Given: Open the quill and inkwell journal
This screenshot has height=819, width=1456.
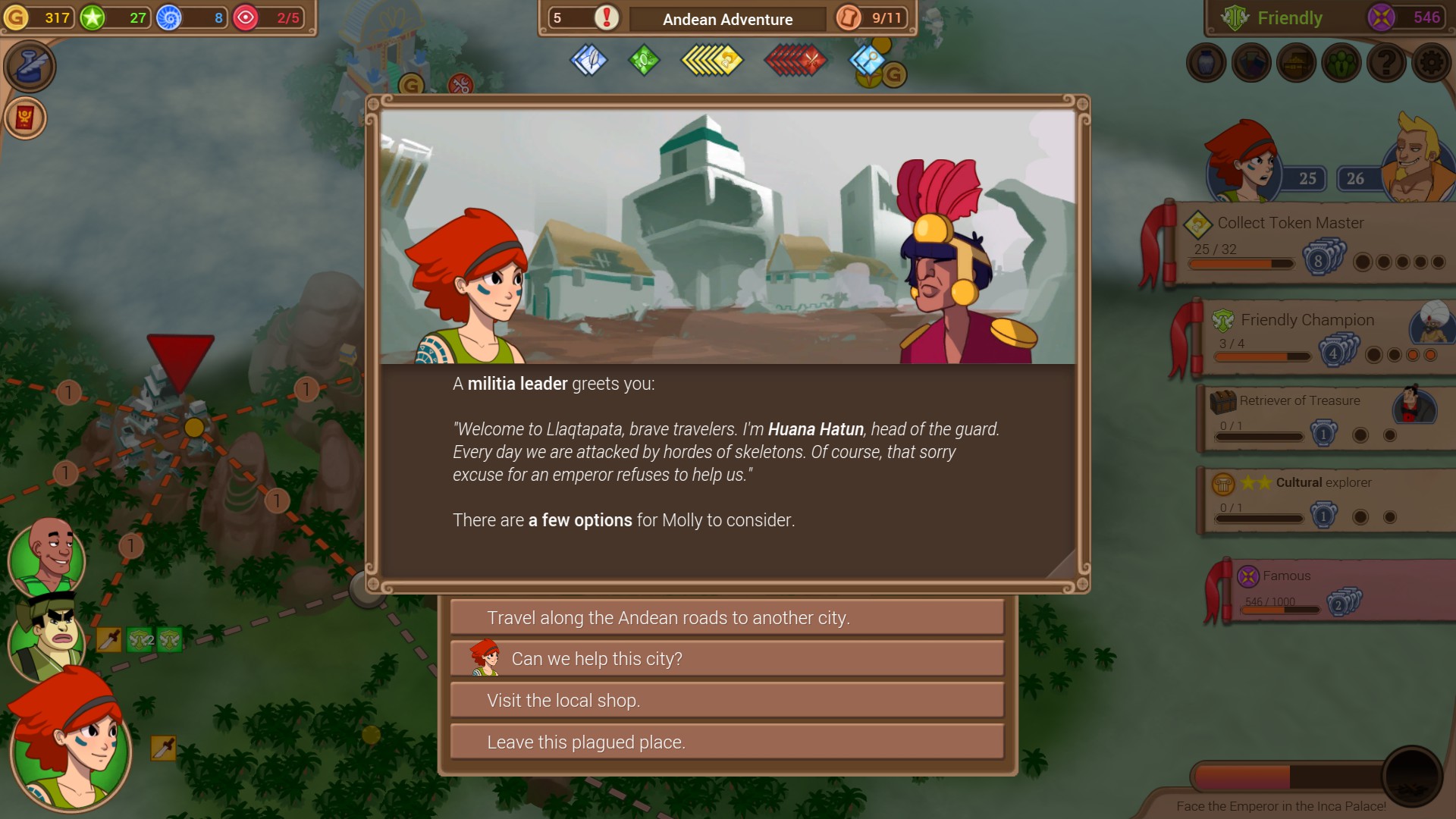Looking at the screenshot, I should point(30,67).
